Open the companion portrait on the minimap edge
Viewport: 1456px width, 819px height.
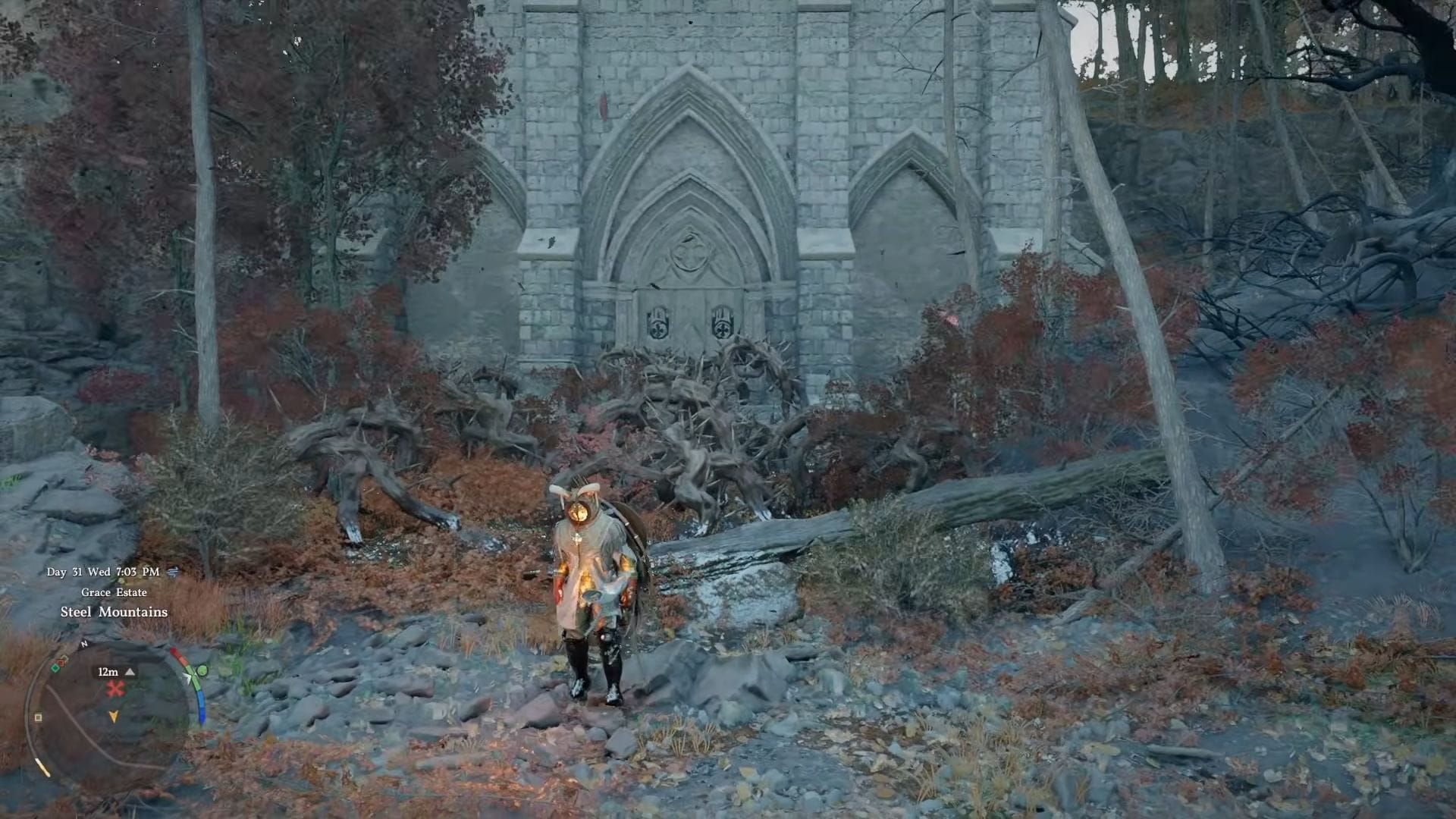[x=202, y=670]
